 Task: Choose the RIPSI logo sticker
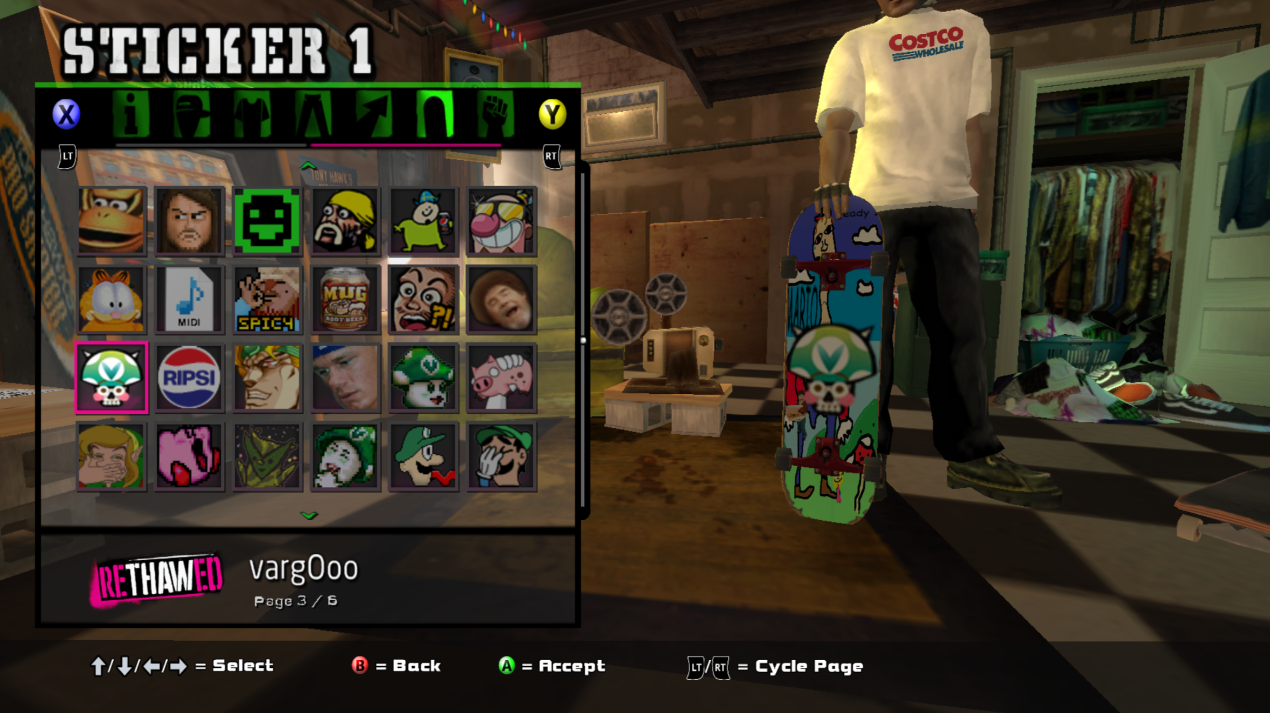(x=190, y=377)
